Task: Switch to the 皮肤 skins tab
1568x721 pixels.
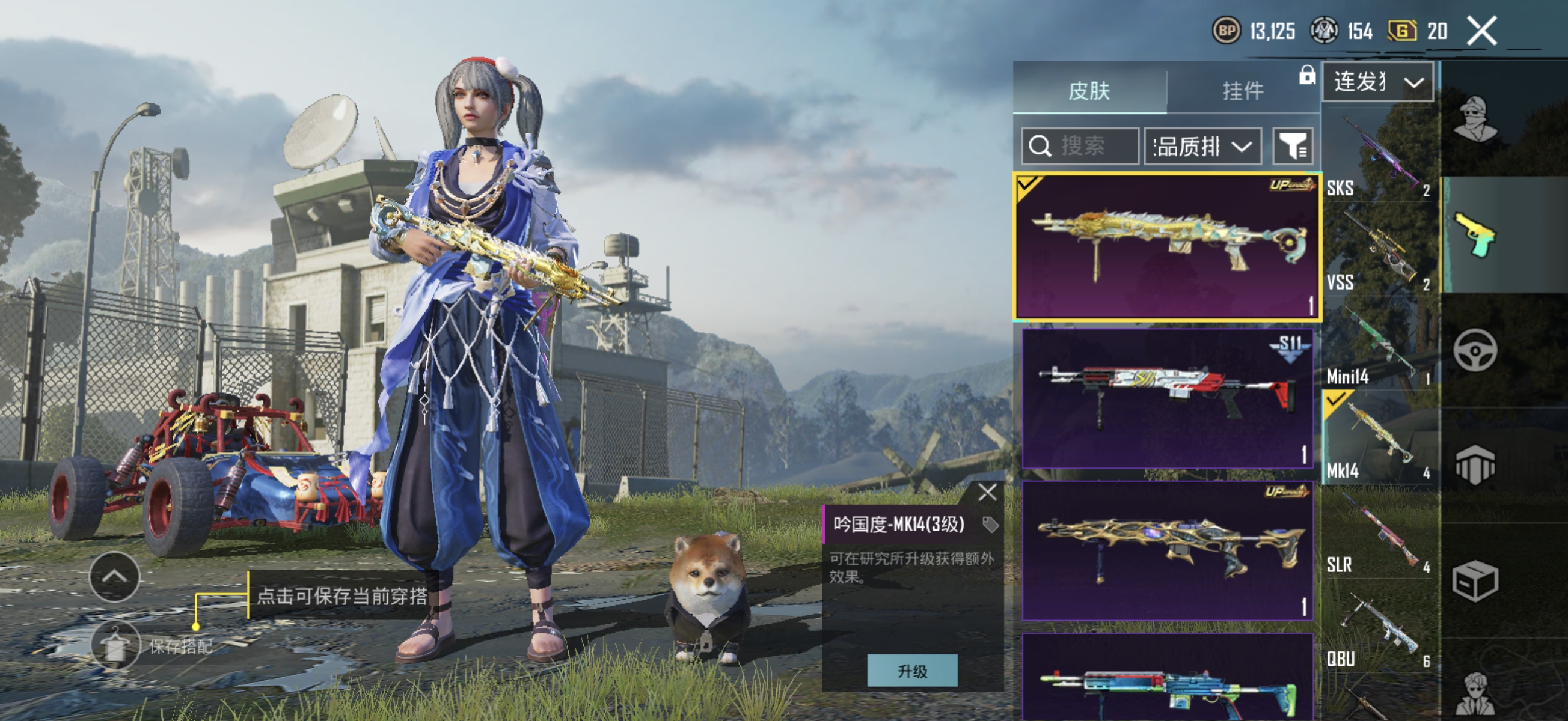Action: tap(1089, 91)
